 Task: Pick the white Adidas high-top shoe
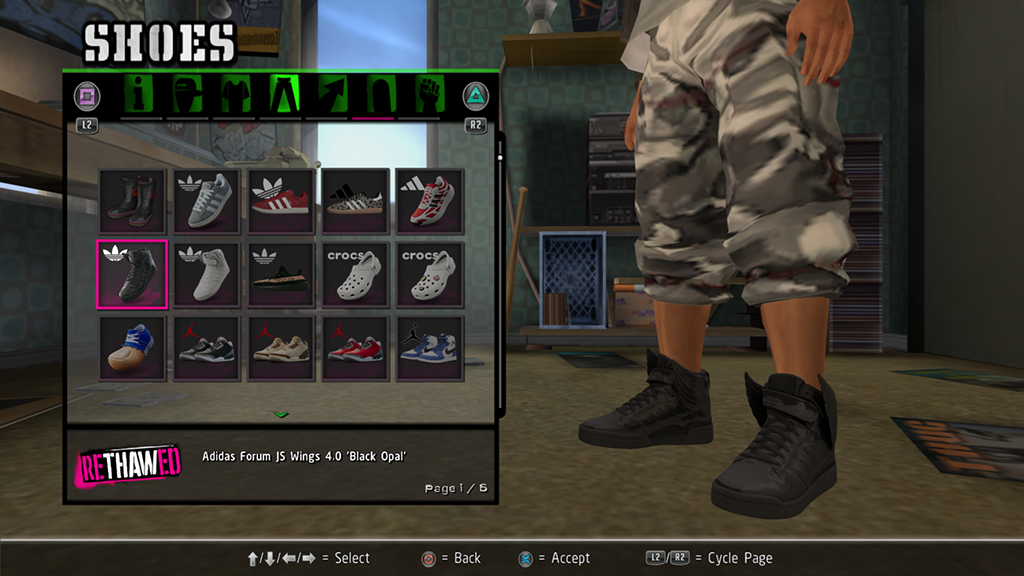point(206,274)
